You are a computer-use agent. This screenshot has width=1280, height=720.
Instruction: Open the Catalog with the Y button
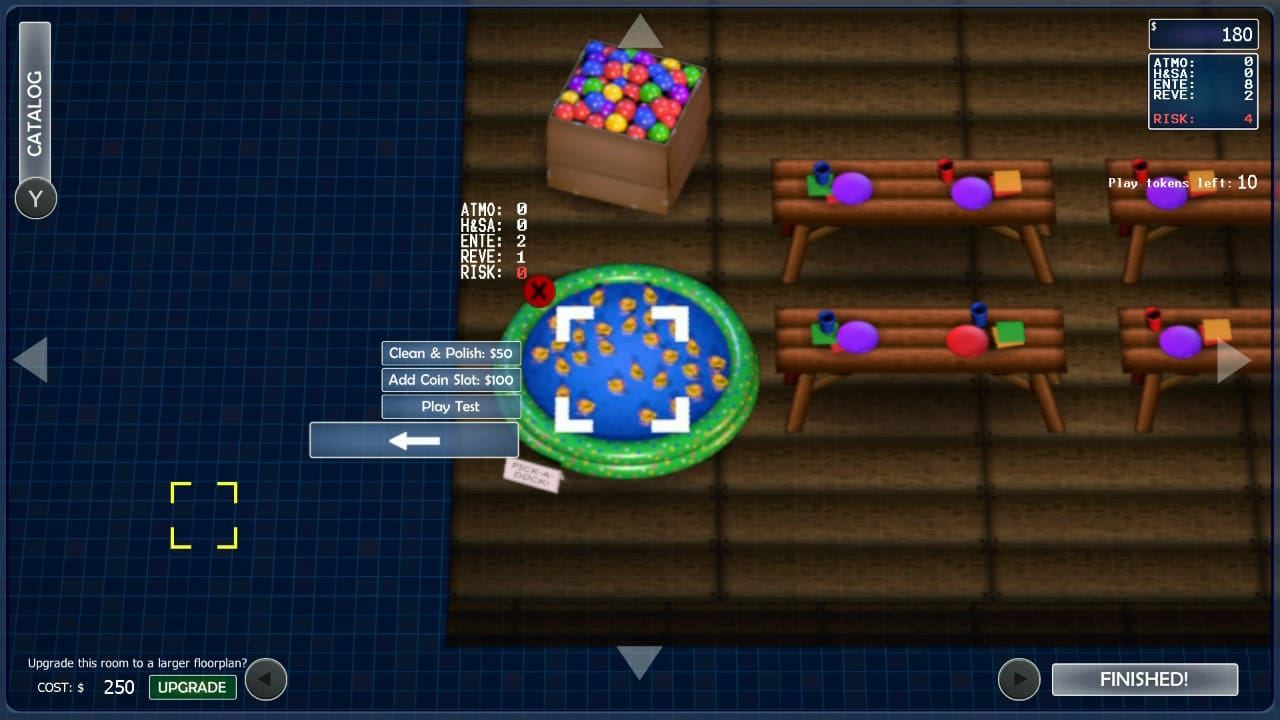[x=35, y=199]
